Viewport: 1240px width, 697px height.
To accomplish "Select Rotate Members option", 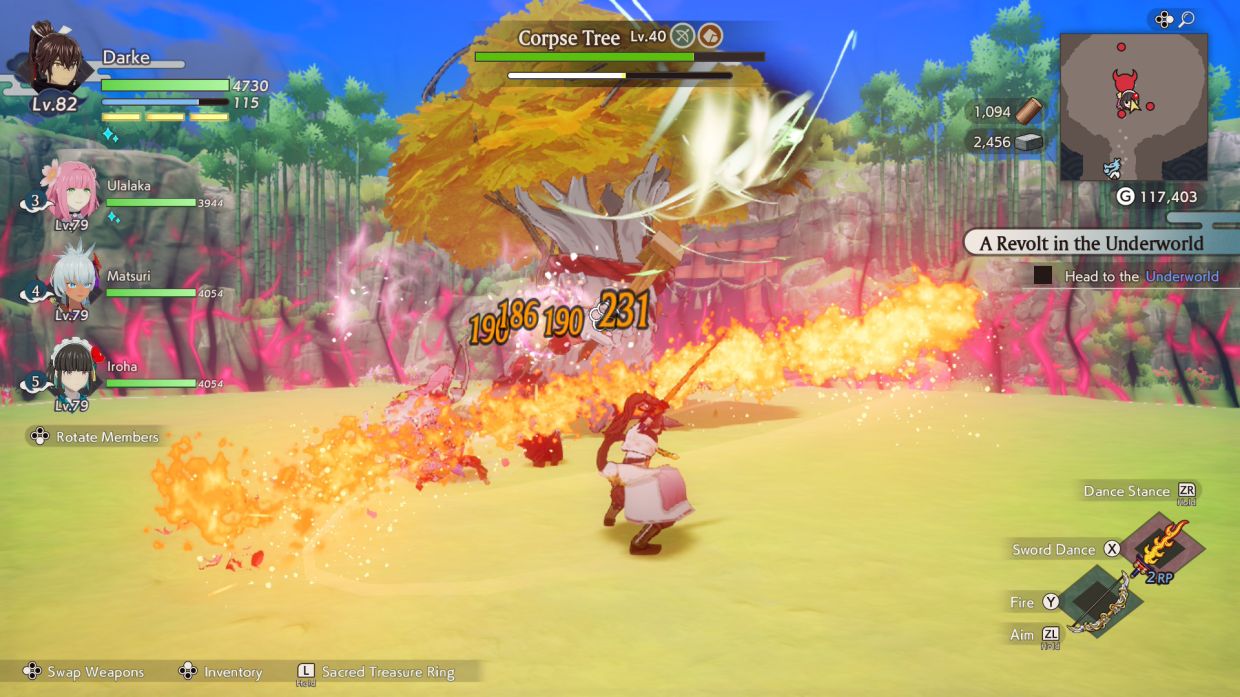I will [107, 437].
